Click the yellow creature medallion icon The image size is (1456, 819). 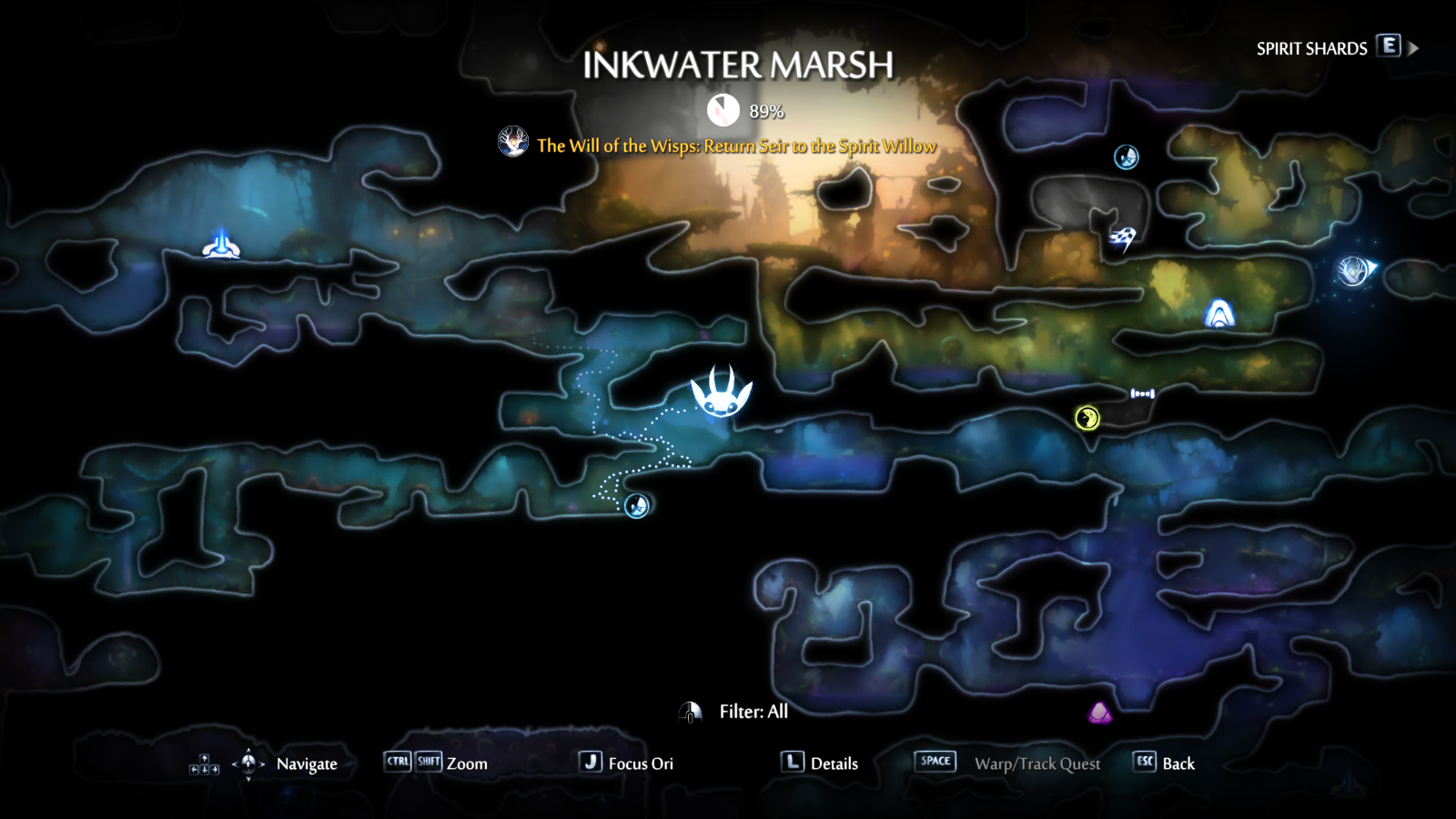click(x=1086, y=417)
